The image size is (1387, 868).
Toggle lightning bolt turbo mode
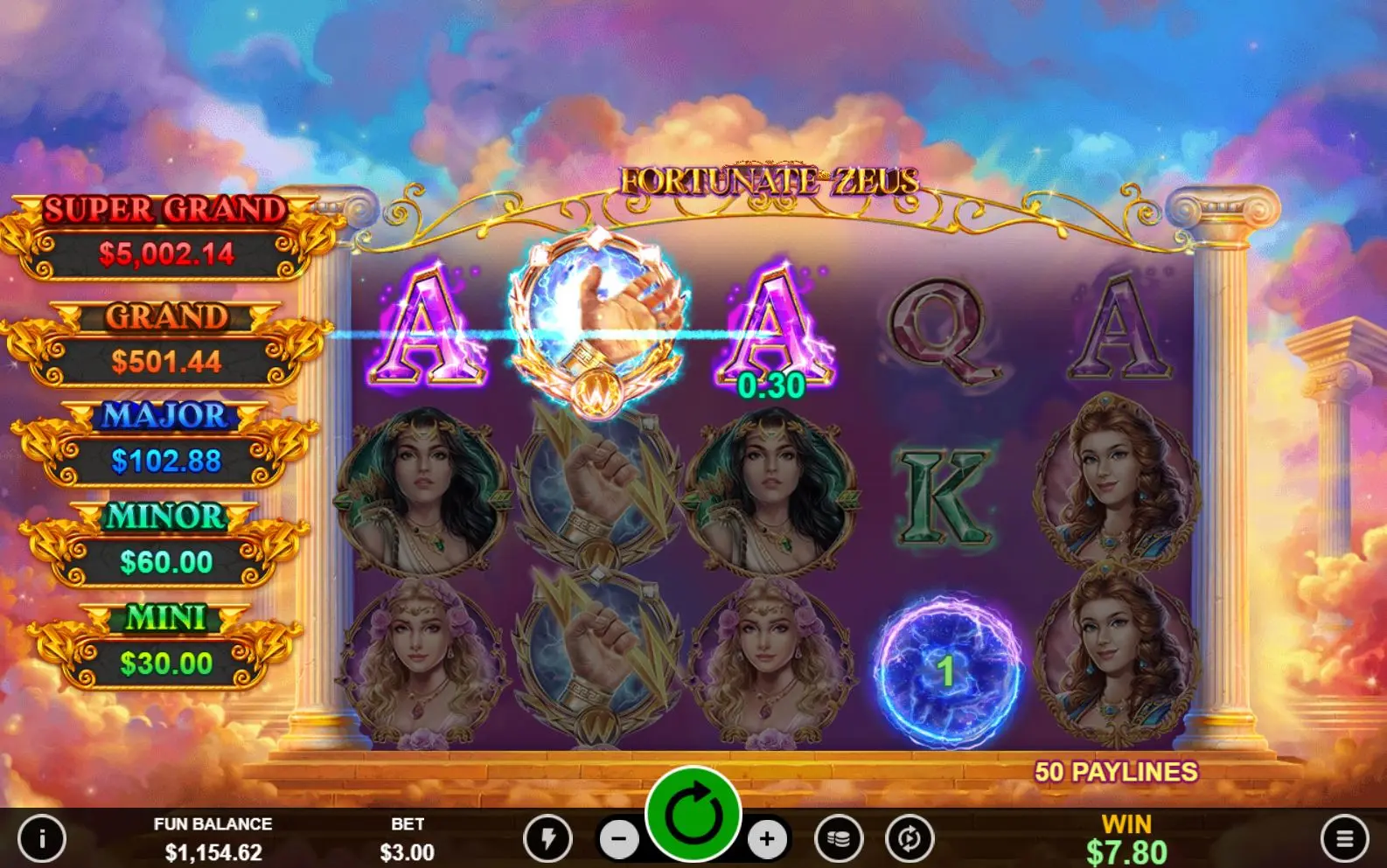[548, 839]
